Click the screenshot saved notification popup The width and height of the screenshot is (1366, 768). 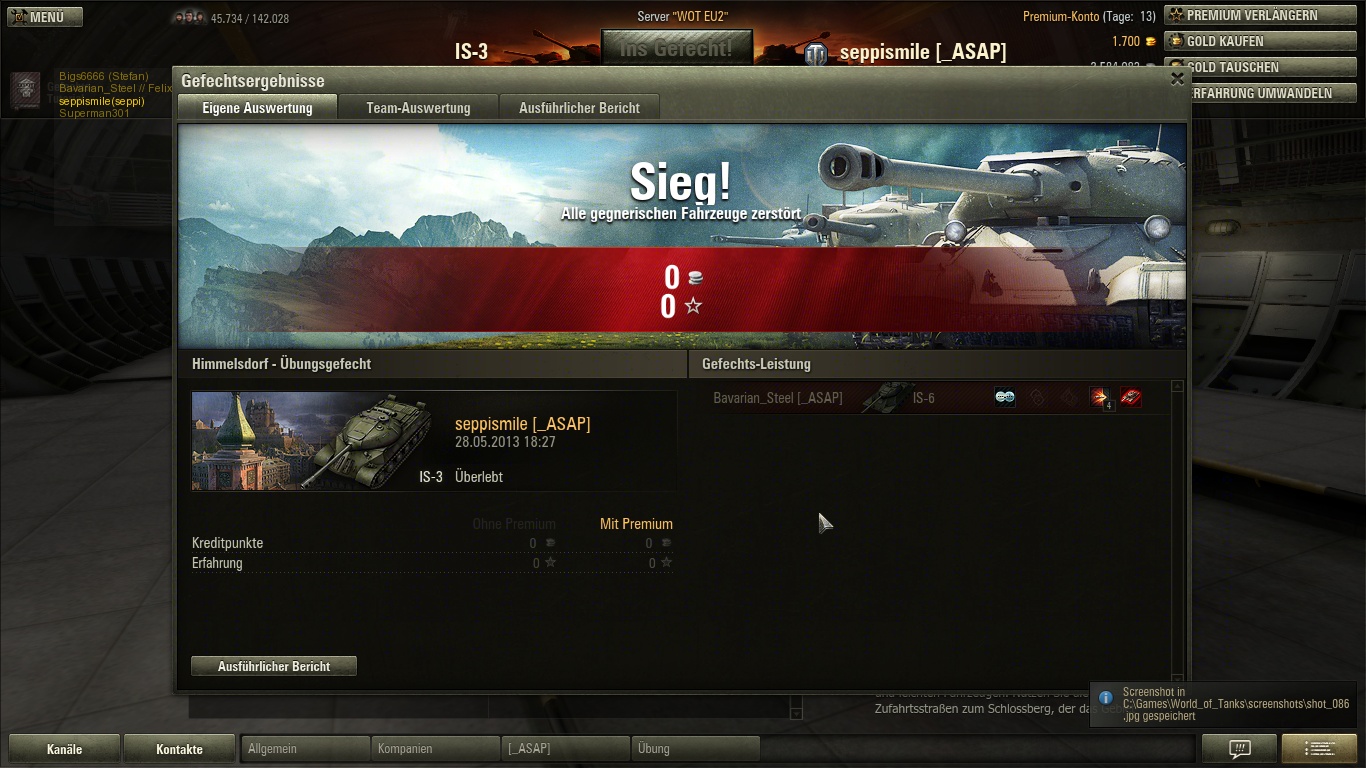click(1225, 704)
